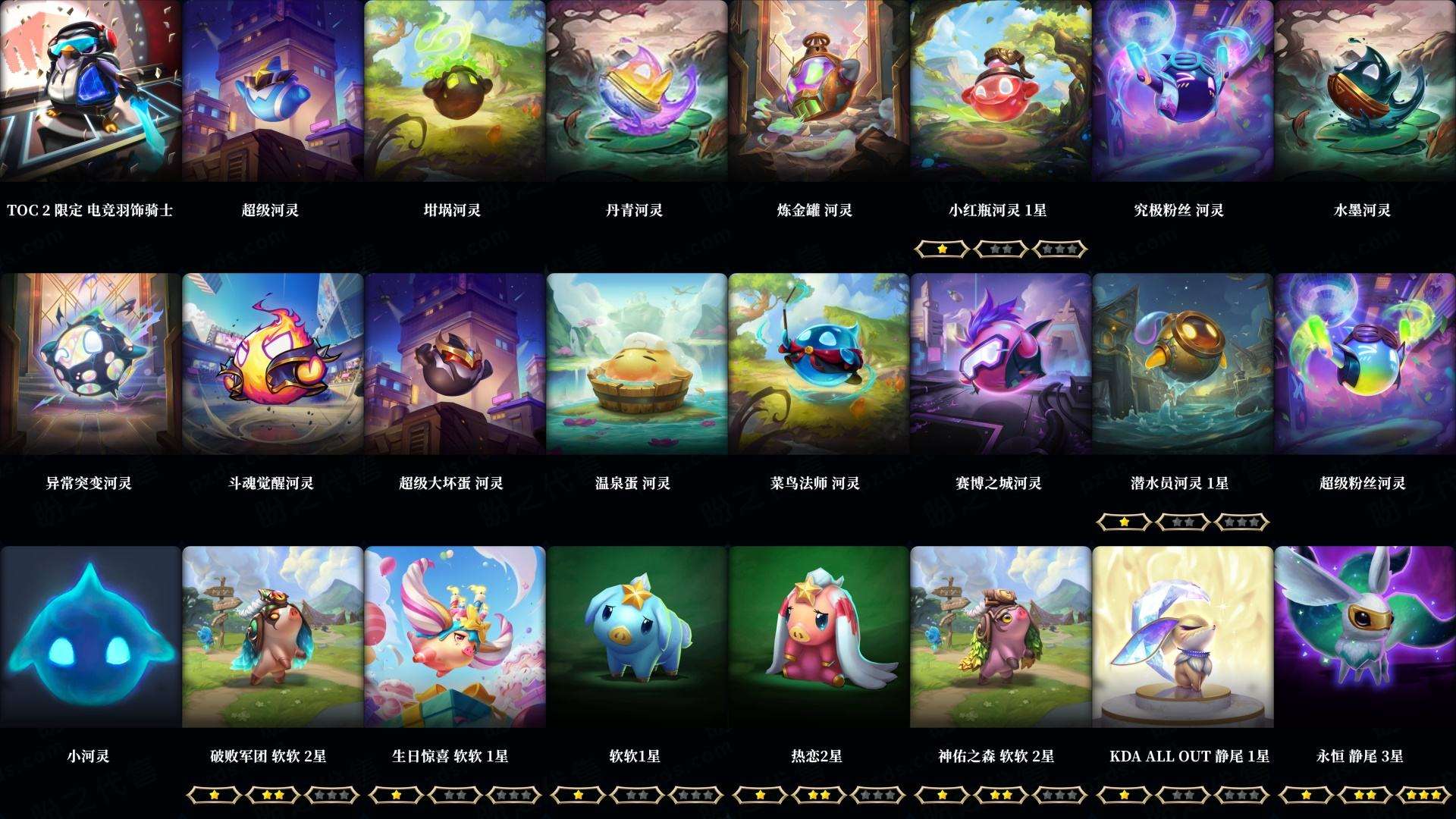View the 温泉蛋 河灵 icon
This screenshot has width=1456, height=819.
(635, 362)
